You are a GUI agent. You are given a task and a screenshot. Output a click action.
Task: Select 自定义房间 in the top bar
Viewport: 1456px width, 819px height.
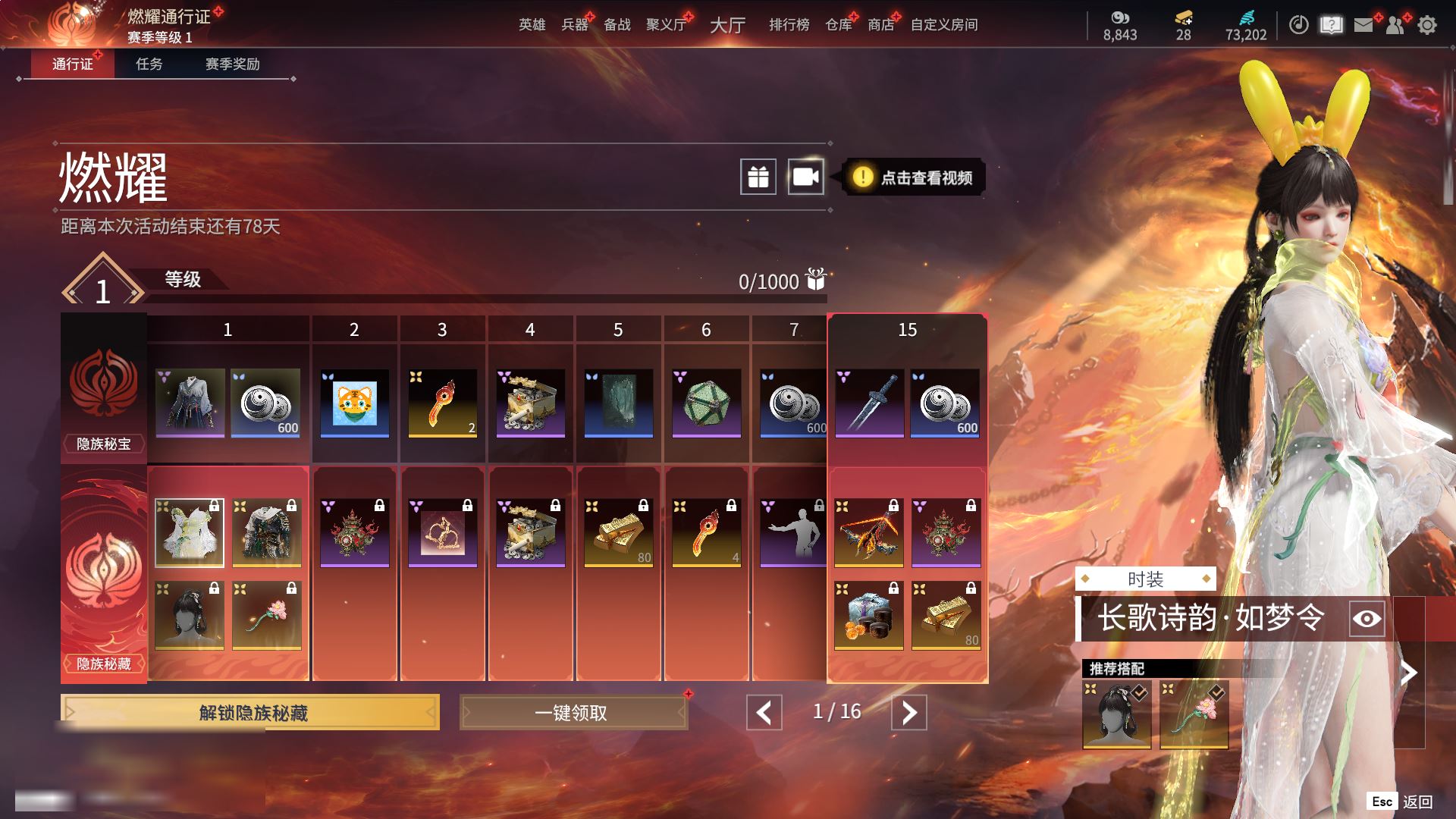tap(943, 25)
